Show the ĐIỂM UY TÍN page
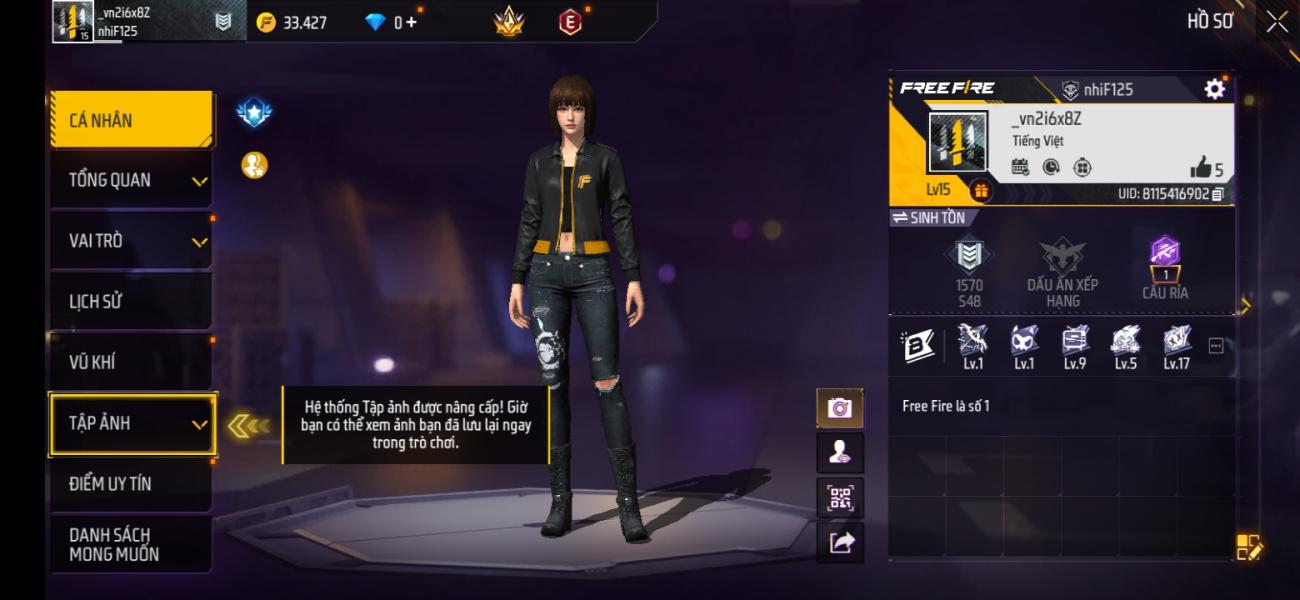The width and height of the screenshot is (1300, 600). pyautogui.click(x=131, y=483)
